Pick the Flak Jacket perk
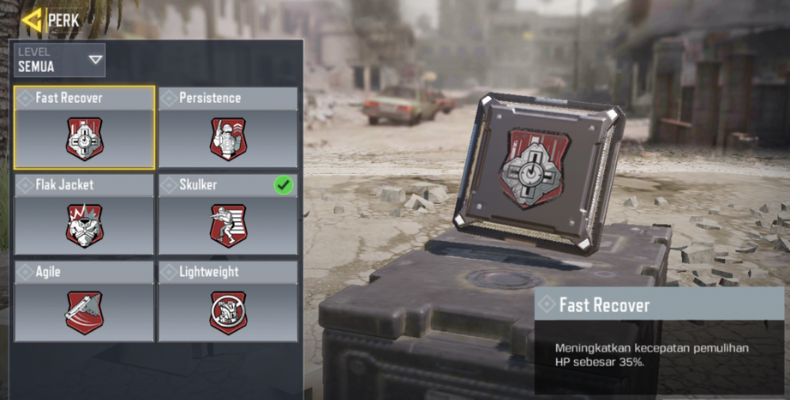800x400 pixels. point(84,214)
